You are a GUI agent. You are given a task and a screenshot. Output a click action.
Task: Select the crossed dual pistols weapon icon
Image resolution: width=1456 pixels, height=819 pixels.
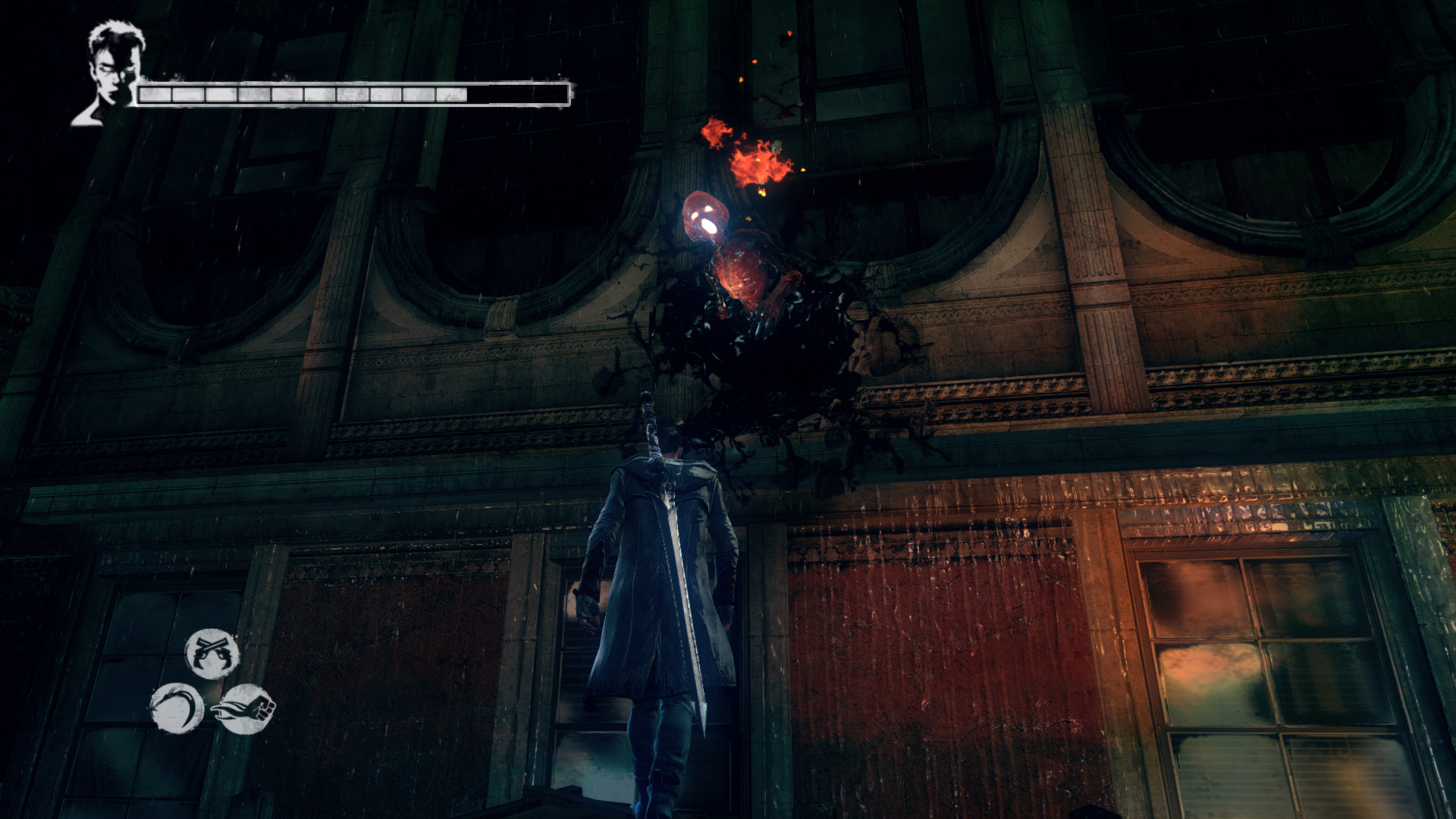point(212,653)
